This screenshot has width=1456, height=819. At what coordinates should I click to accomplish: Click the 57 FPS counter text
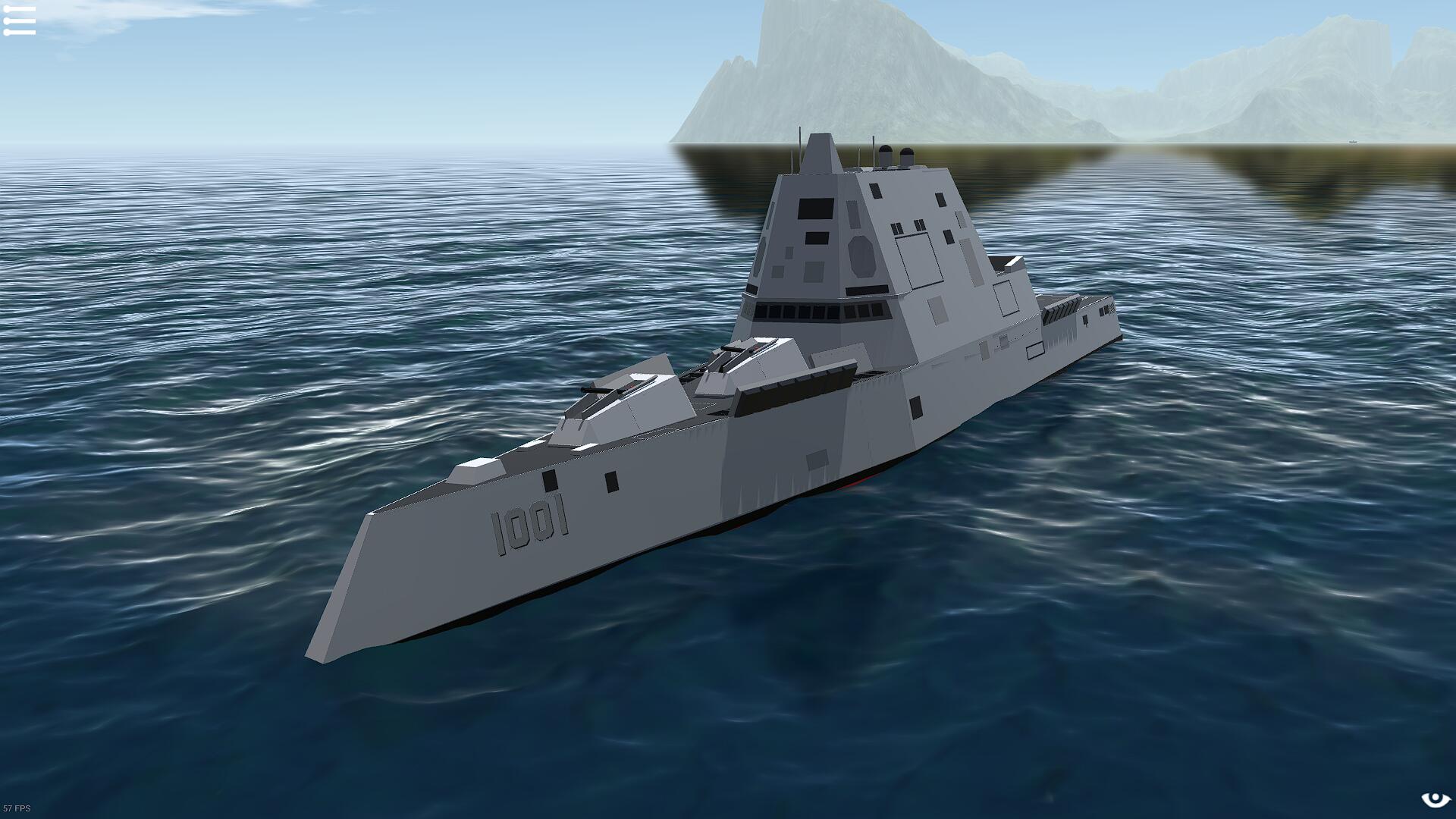pyautogui.click(x=18, y=809)
